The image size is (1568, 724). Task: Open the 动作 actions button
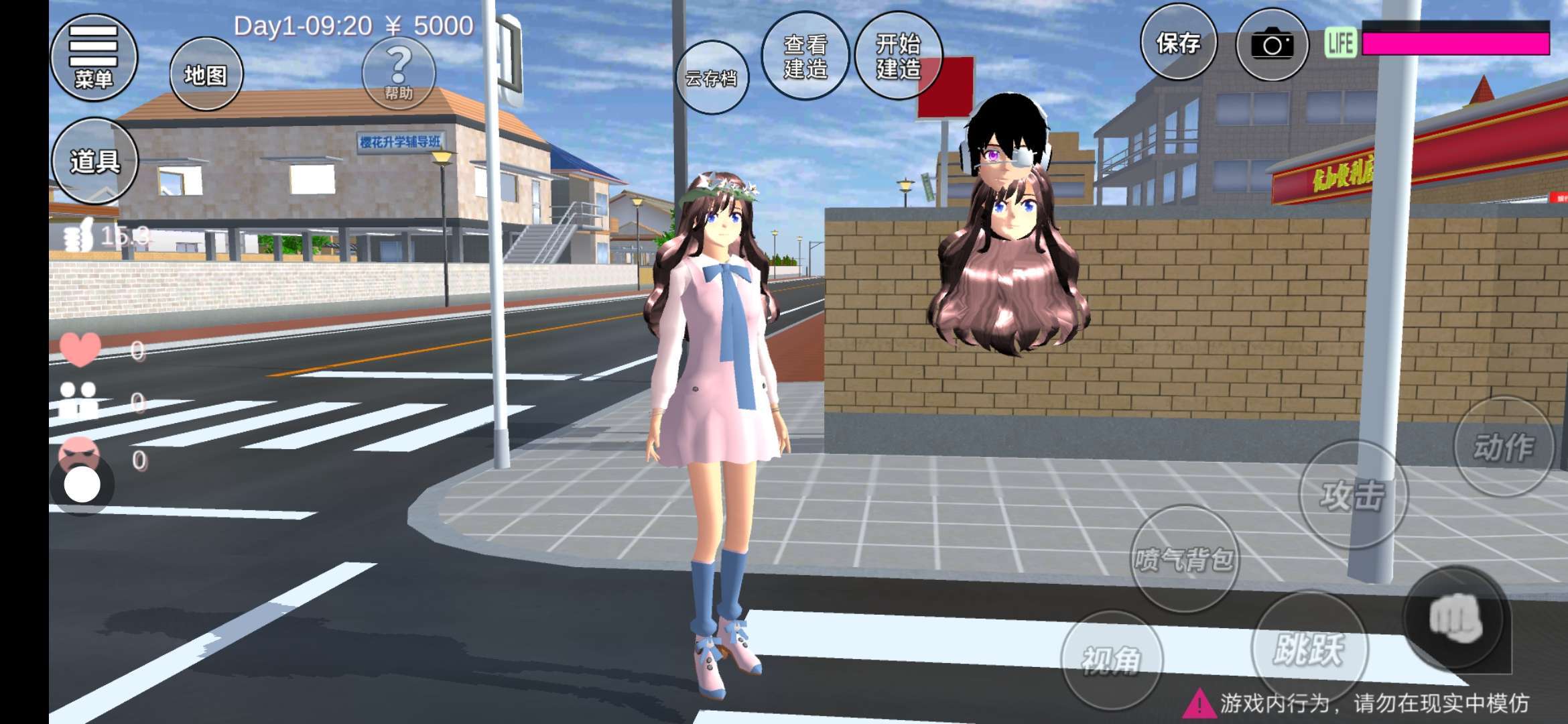pos(1503,446)
